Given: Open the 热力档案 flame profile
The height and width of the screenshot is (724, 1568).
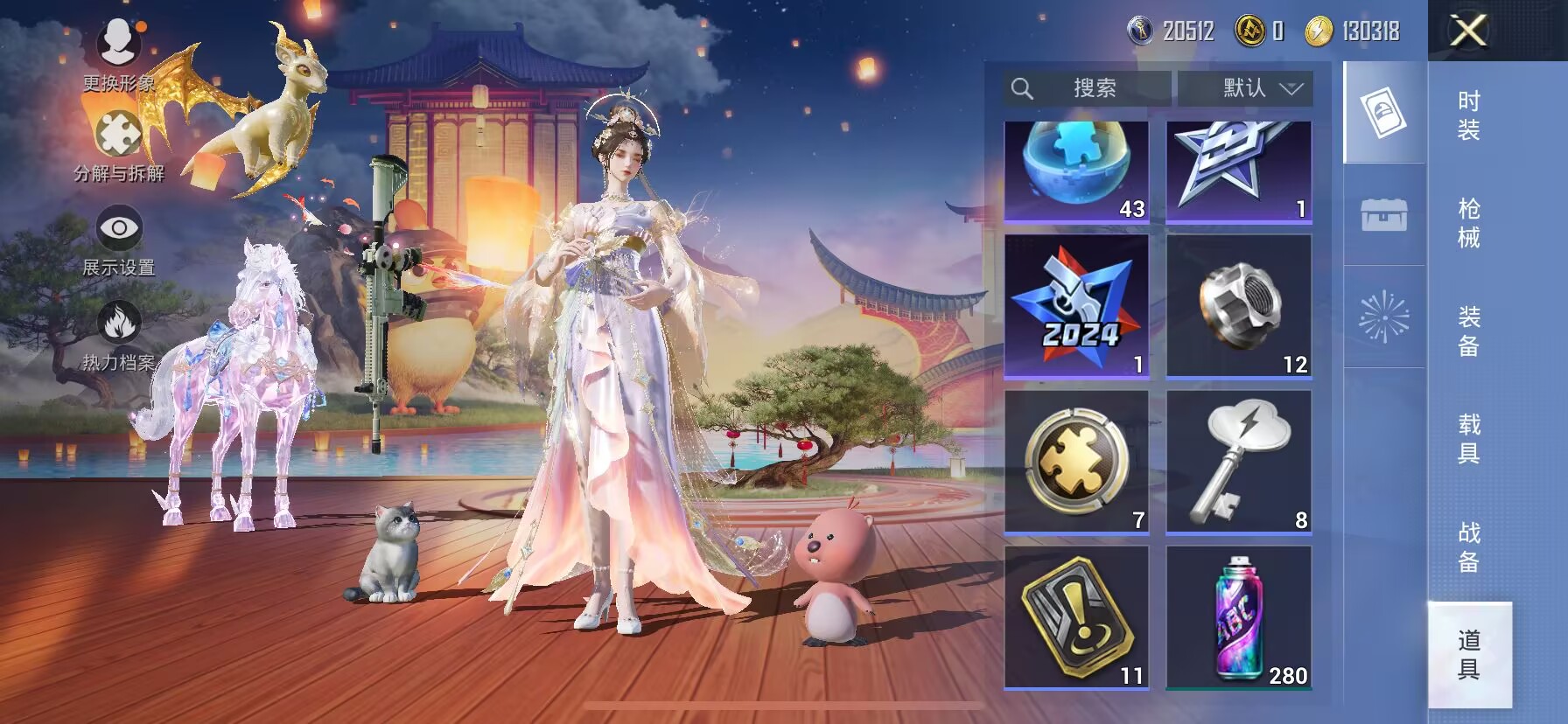Looking at the screenshot, I should [118, 335].
